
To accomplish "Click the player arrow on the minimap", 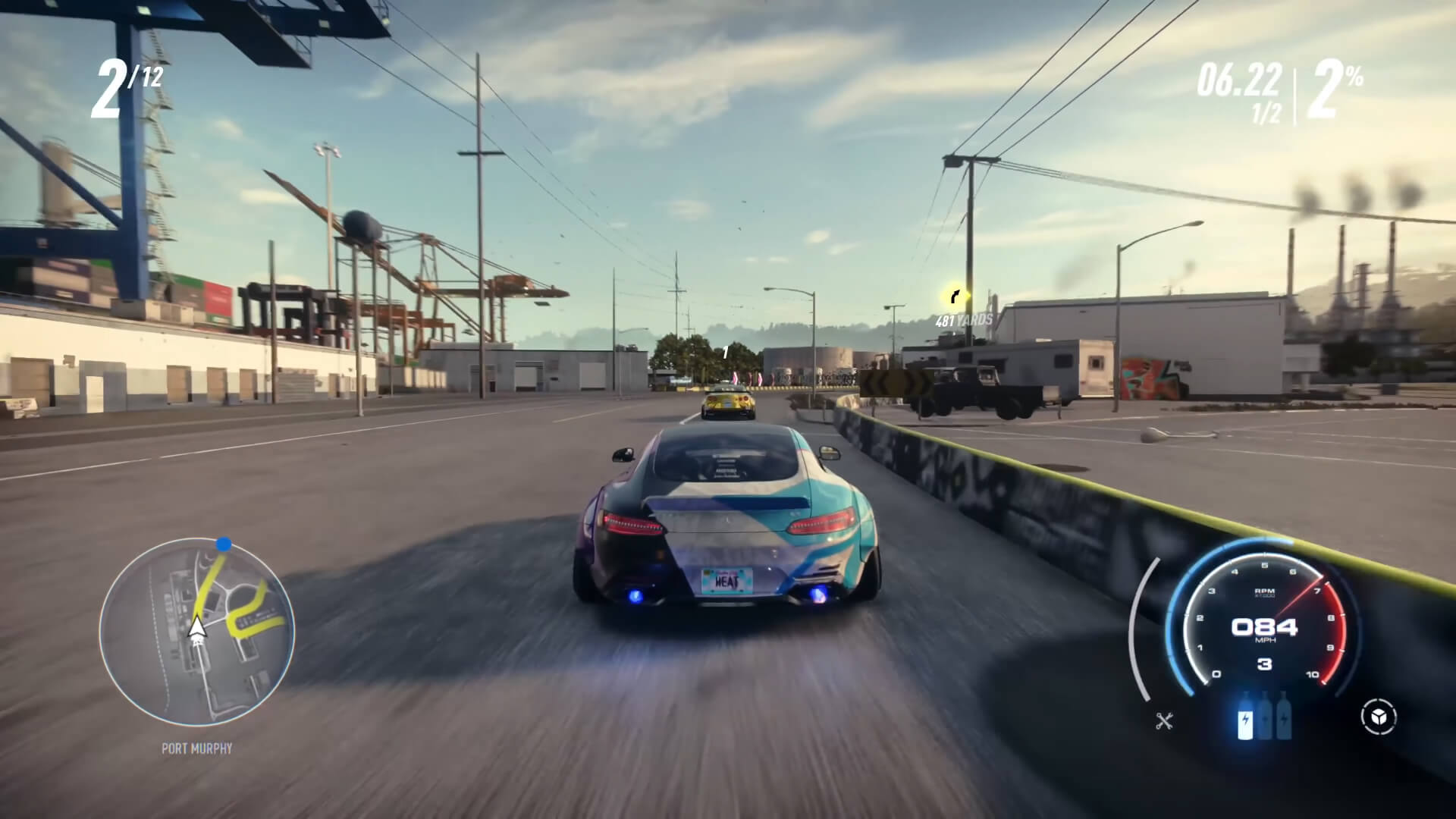I will tap(196, 629).
